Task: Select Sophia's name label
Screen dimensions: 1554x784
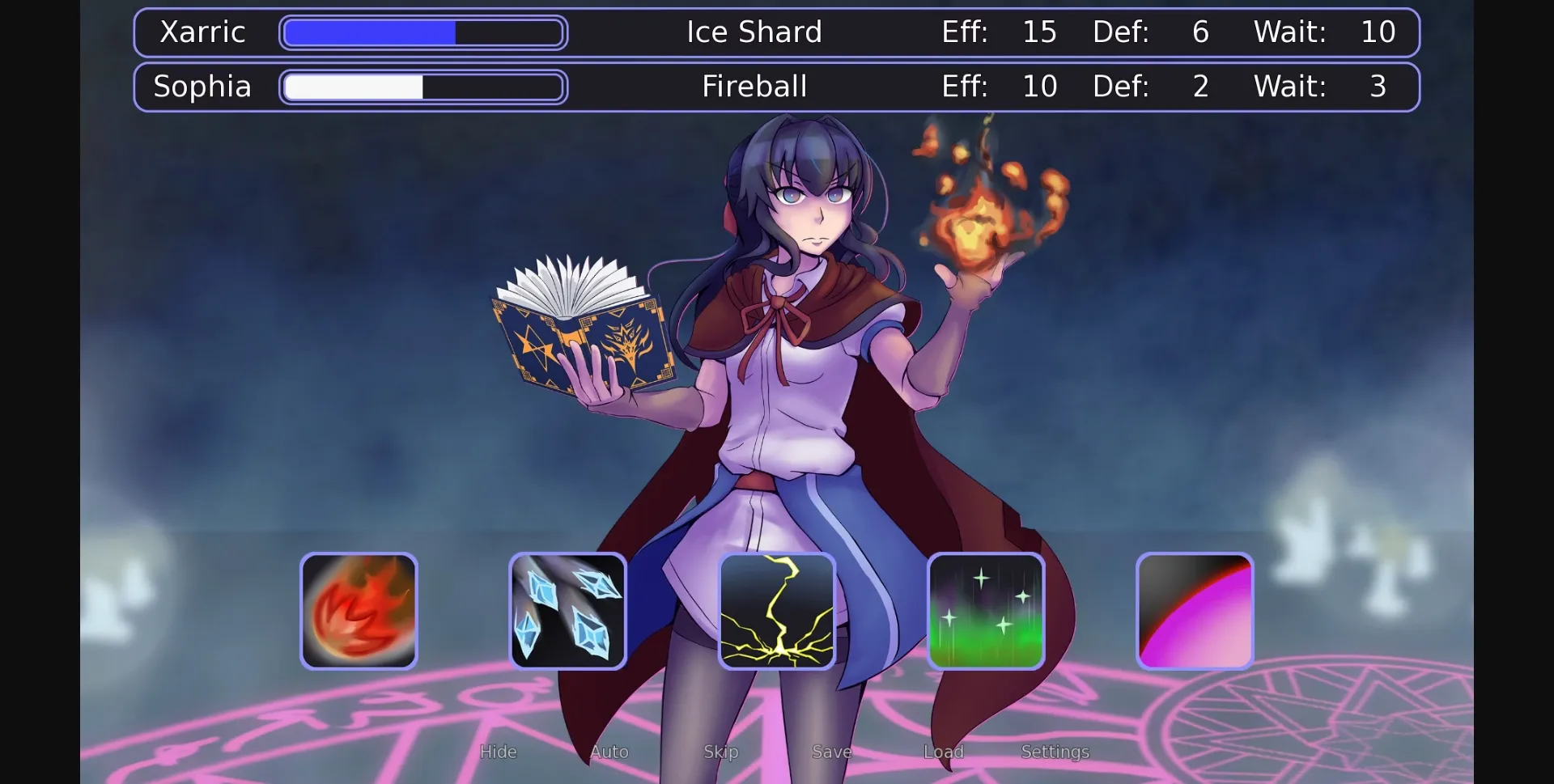Action: (x=202, y=87)
